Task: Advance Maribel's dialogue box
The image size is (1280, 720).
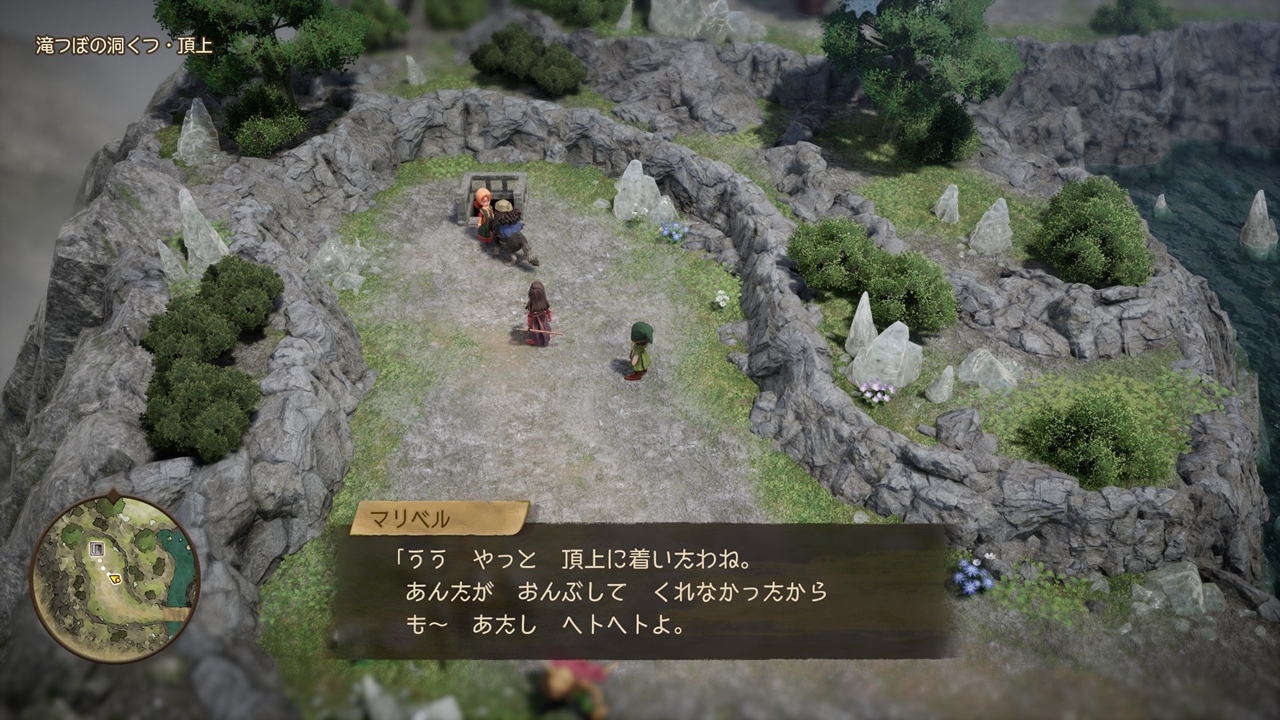Action: [x=640, y=591]
